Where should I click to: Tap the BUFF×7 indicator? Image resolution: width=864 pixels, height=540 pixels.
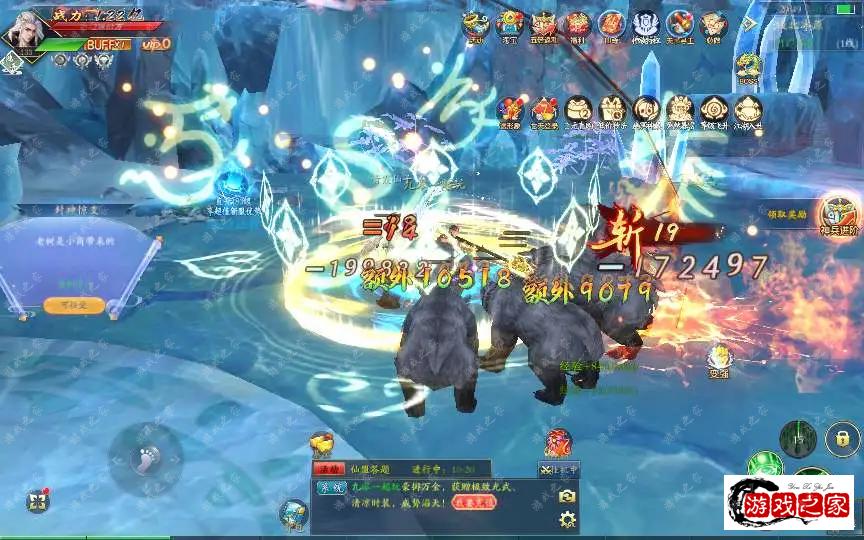(107, 45)
